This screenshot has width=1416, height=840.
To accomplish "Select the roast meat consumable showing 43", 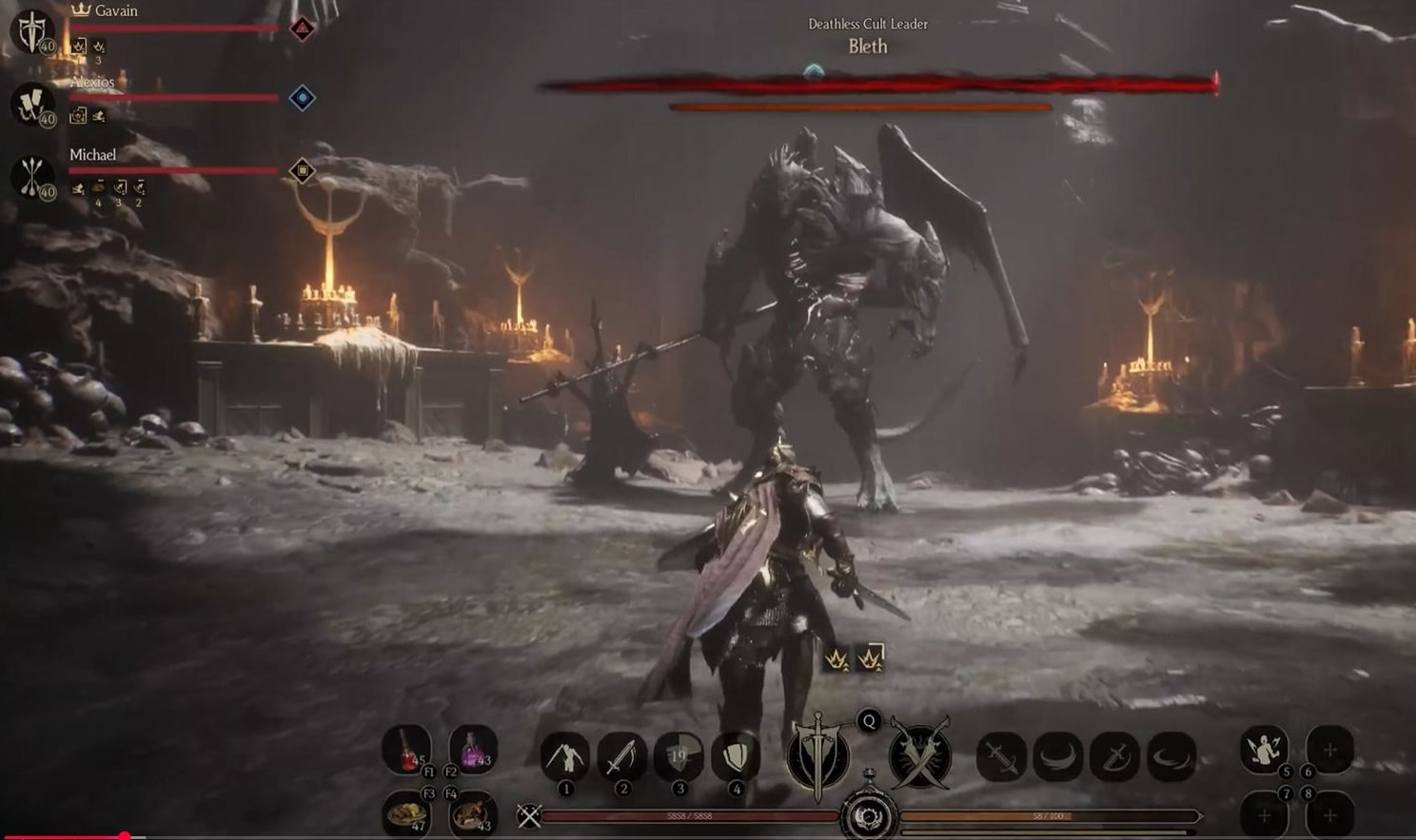I will tap(472, 813).
